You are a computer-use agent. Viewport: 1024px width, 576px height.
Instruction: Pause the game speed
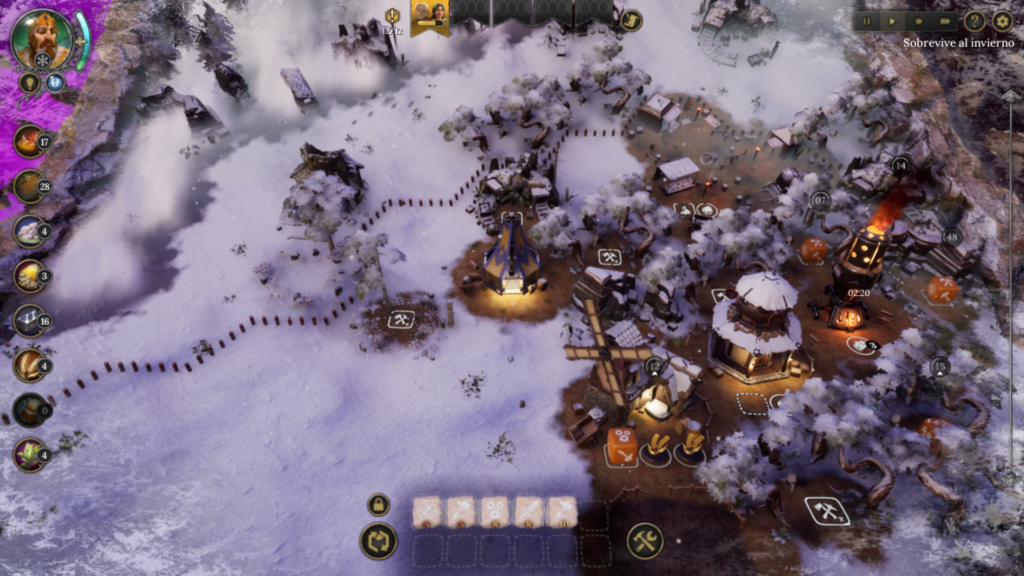tap(867, 20)
